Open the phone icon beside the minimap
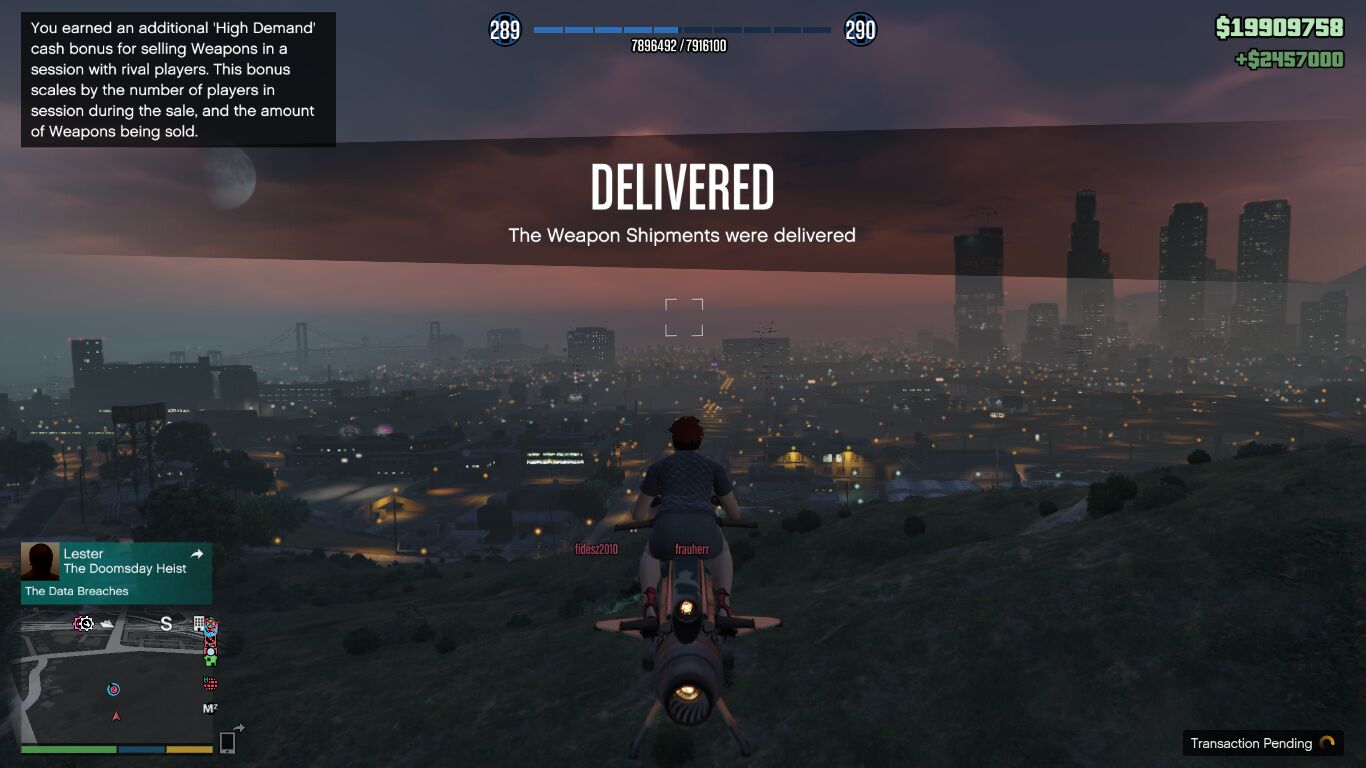1366x768 pixels. 228,742
